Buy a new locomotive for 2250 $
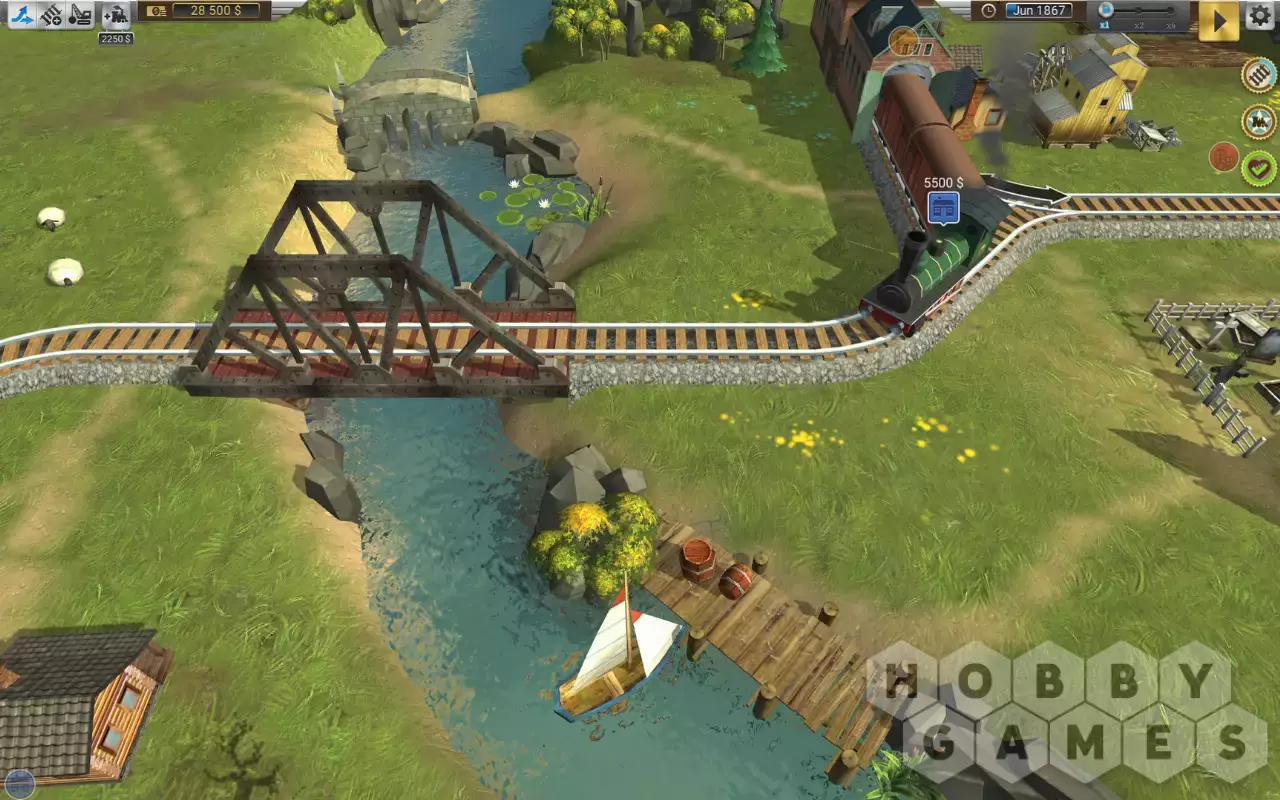The width and height of the screenshot is (1280, 800). [116, 14]
